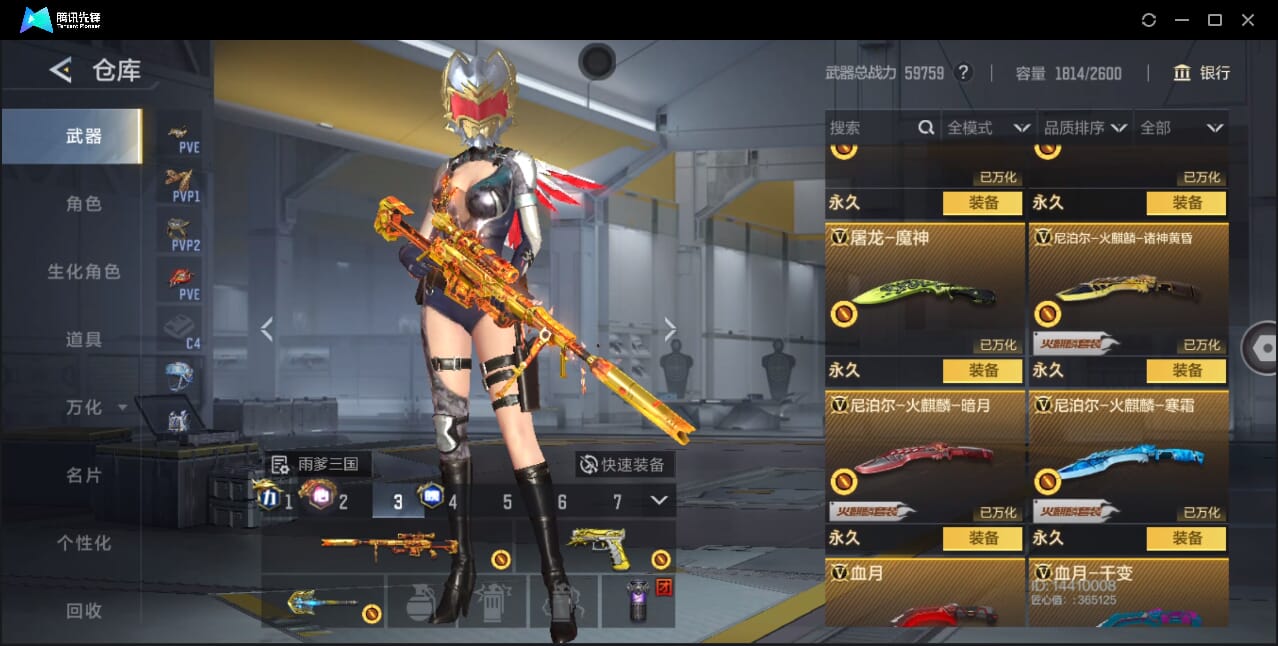Maximize the emulator window

[1215, 20]
